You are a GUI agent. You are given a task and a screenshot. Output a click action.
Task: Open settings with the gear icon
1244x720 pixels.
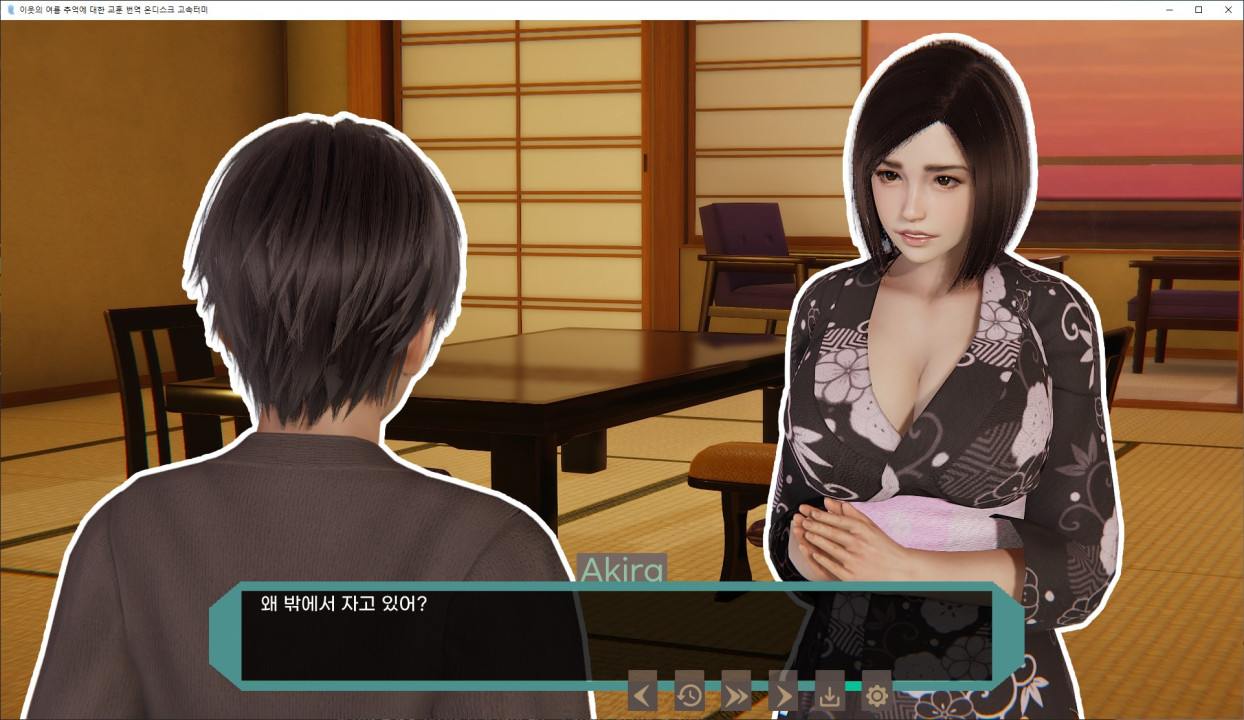tap(876, 693)
